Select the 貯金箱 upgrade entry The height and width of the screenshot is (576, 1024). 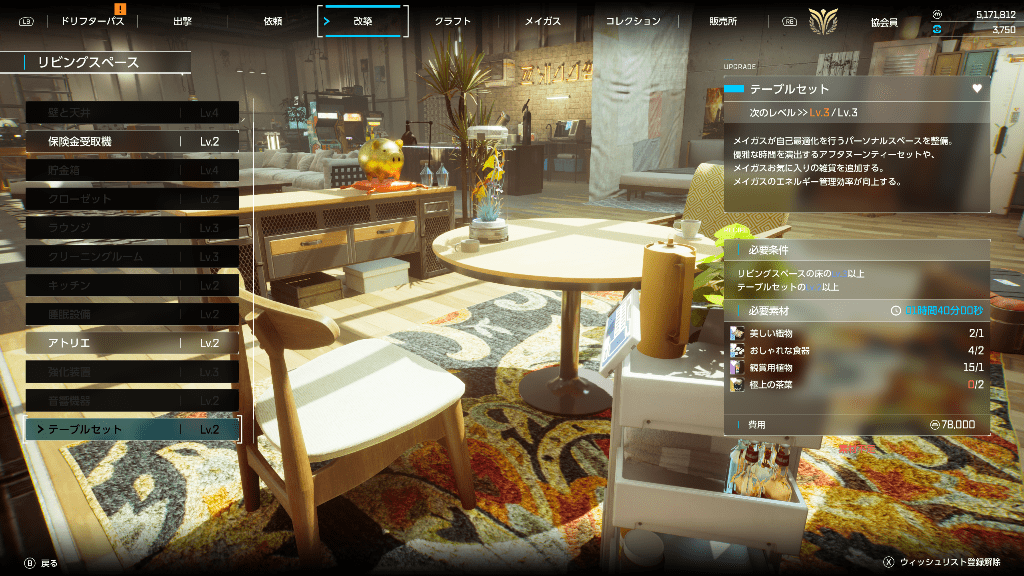(x=132, y=171)
